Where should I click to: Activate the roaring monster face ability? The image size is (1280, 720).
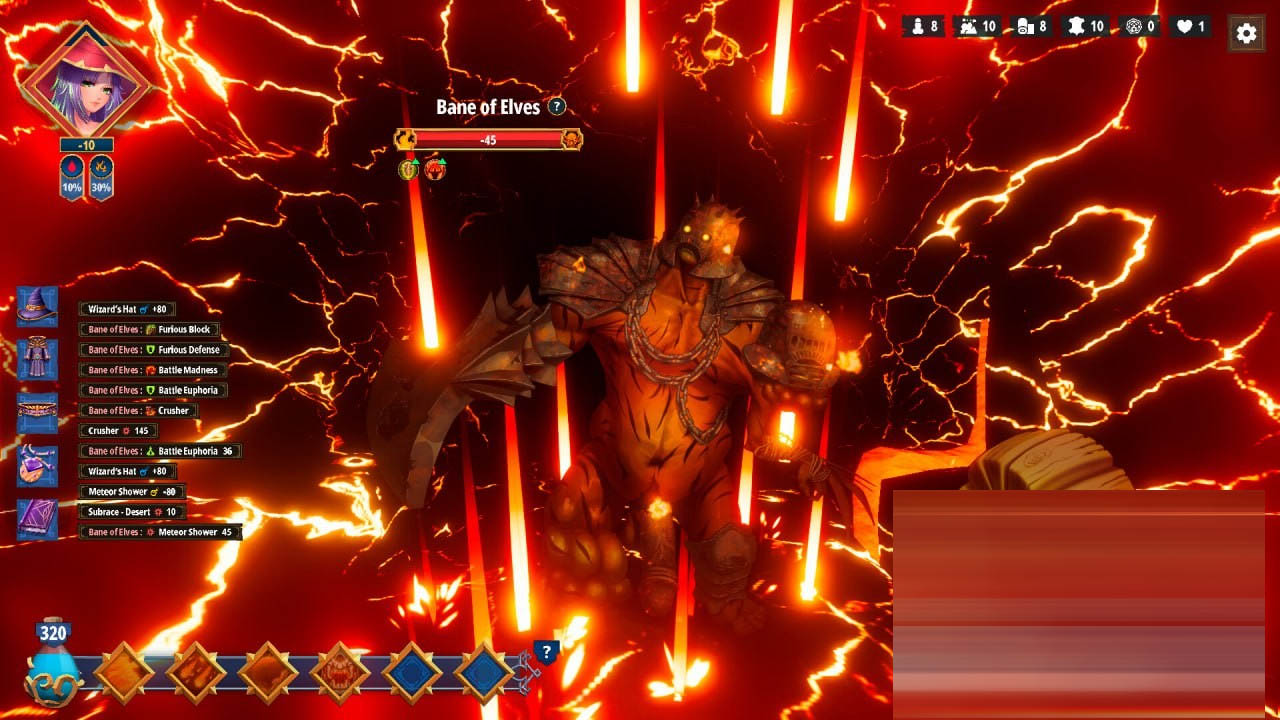point(340,673)
